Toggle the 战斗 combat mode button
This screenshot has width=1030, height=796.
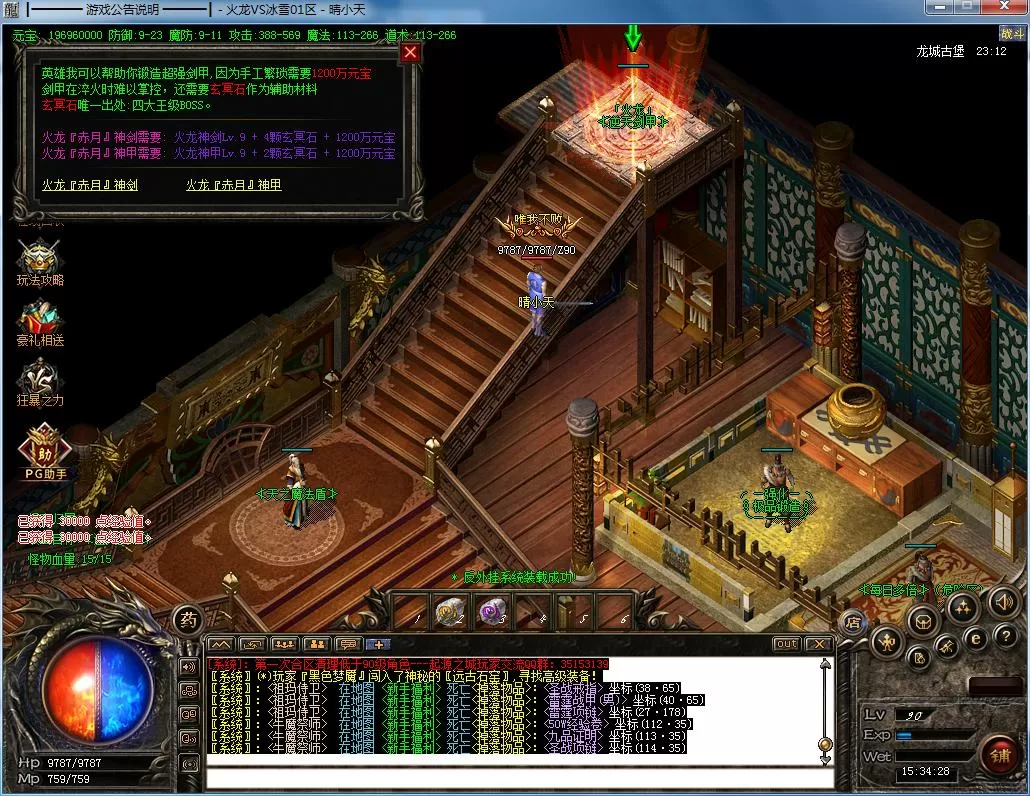pos(1012,33)
